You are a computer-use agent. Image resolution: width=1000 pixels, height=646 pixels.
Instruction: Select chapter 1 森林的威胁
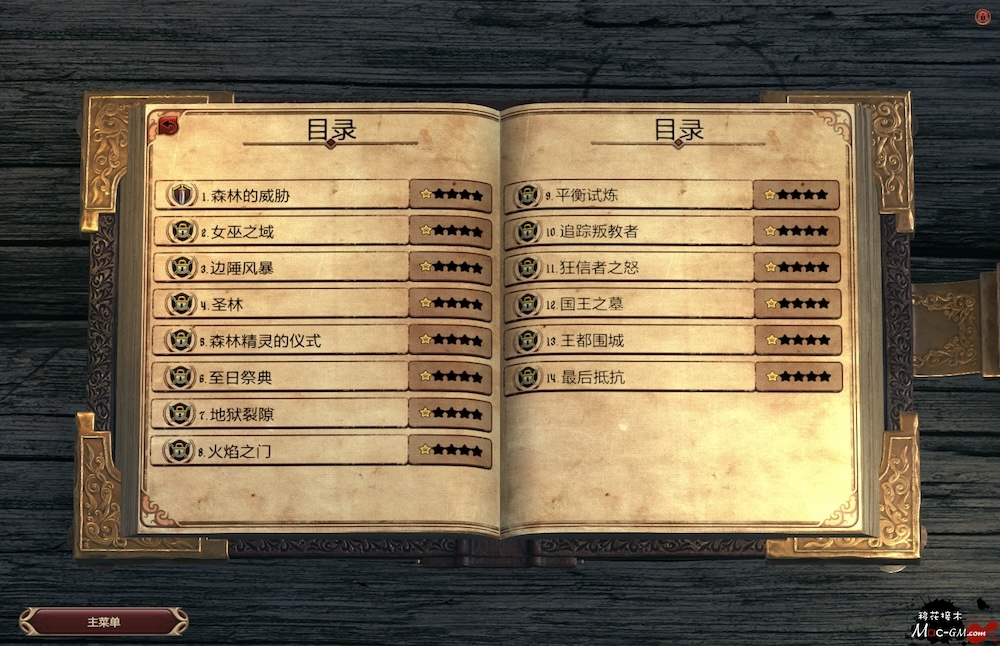[x=280, y=195]
